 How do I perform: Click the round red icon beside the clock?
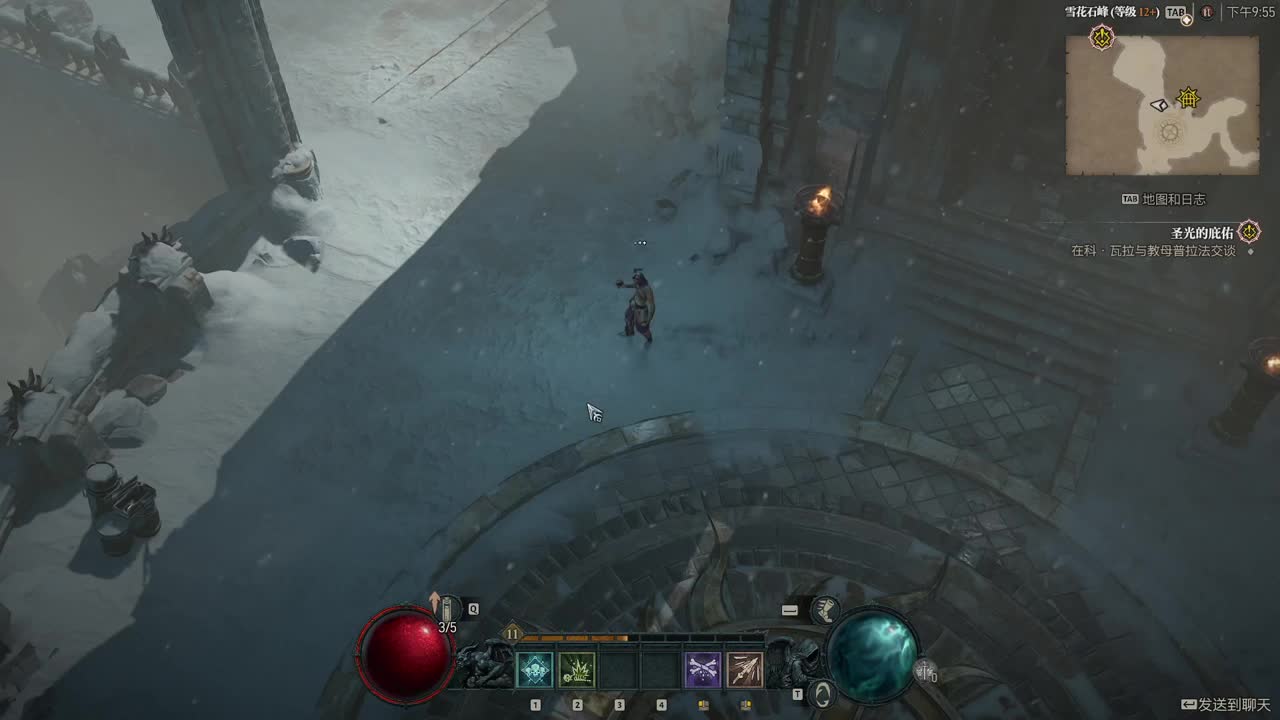1207,12
